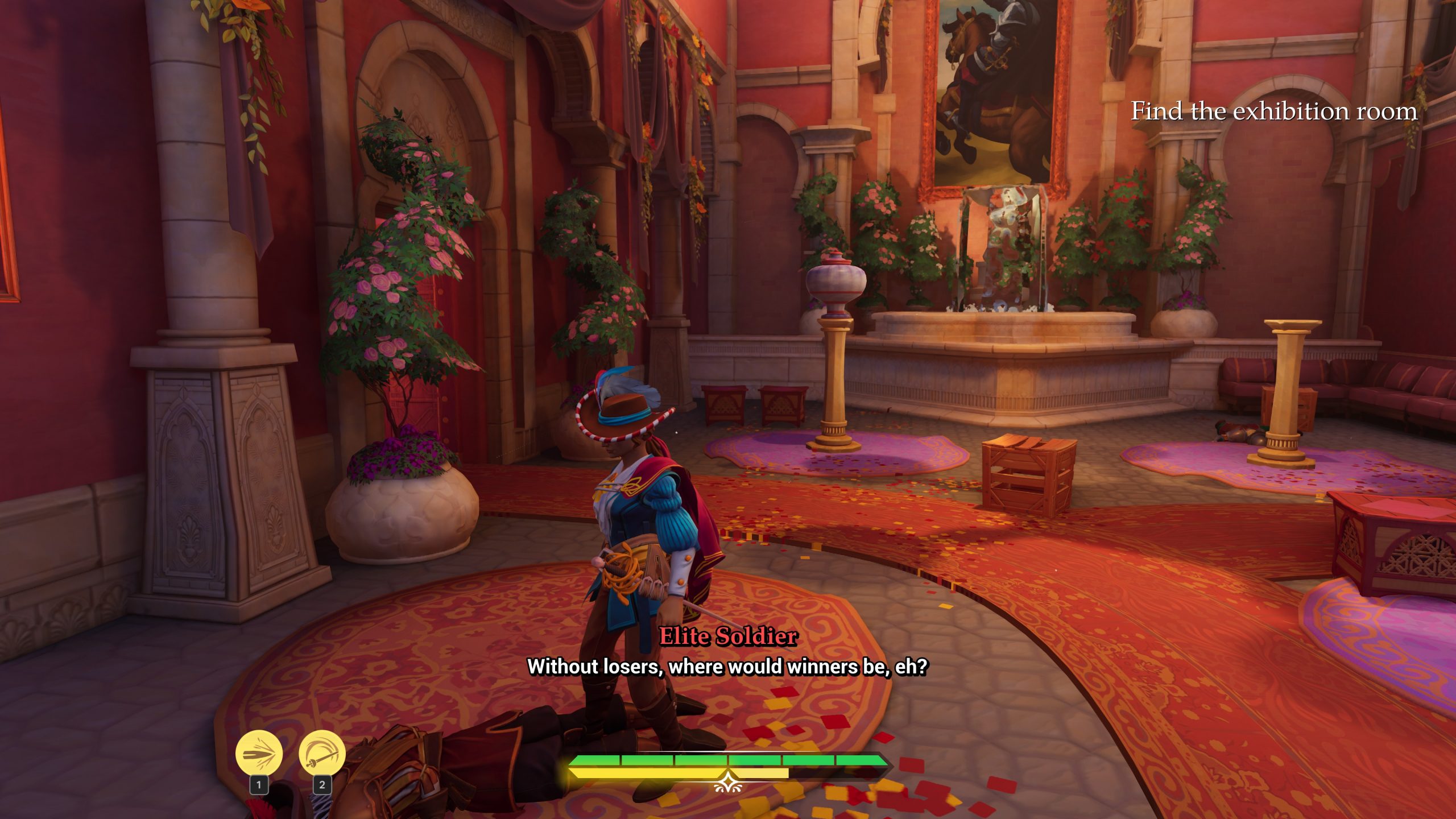Viewport: 1456px width, 819px height.
Task: Use the rapier sweeping slash ability
Action: point(322,754)
